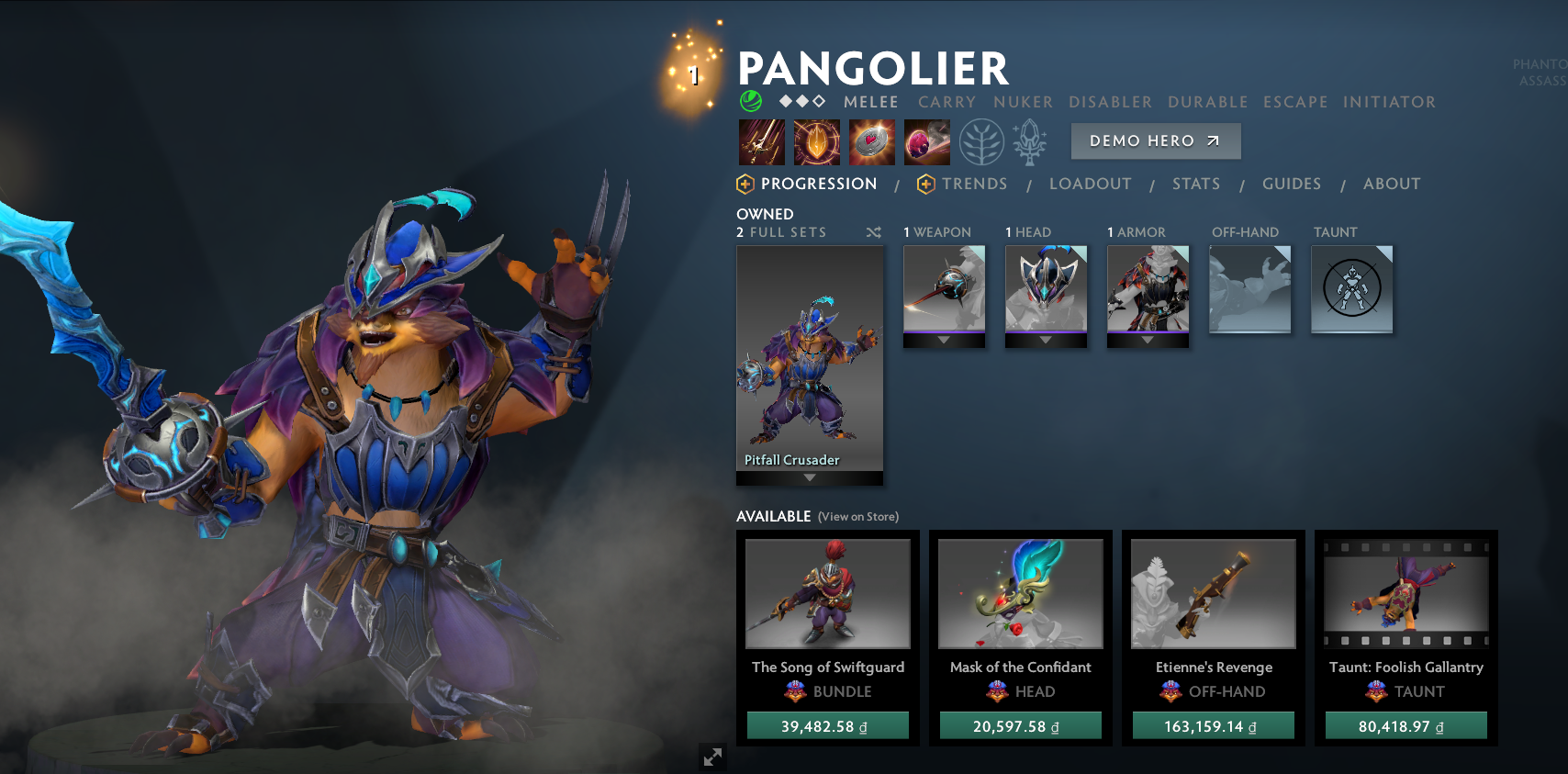The image size is (1568, 774).
Task: Go to the Guides tab
Action: coord(1291,184)
